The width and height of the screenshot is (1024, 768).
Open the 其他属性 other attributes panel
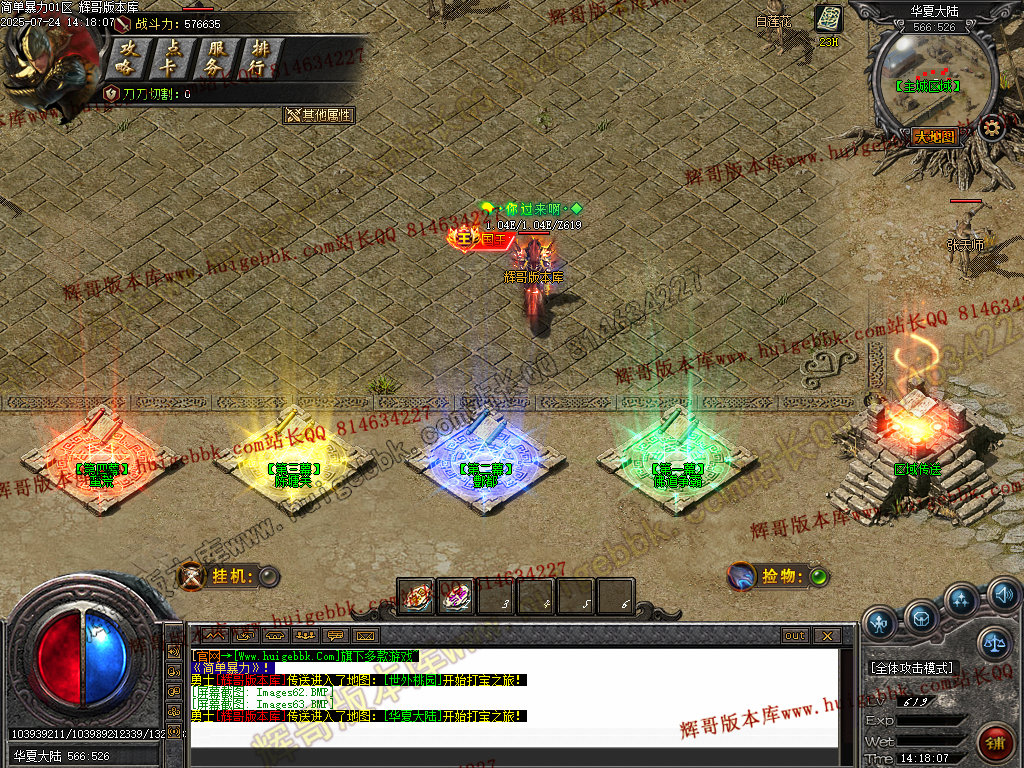pyautogui.click(x=319, y=115)
